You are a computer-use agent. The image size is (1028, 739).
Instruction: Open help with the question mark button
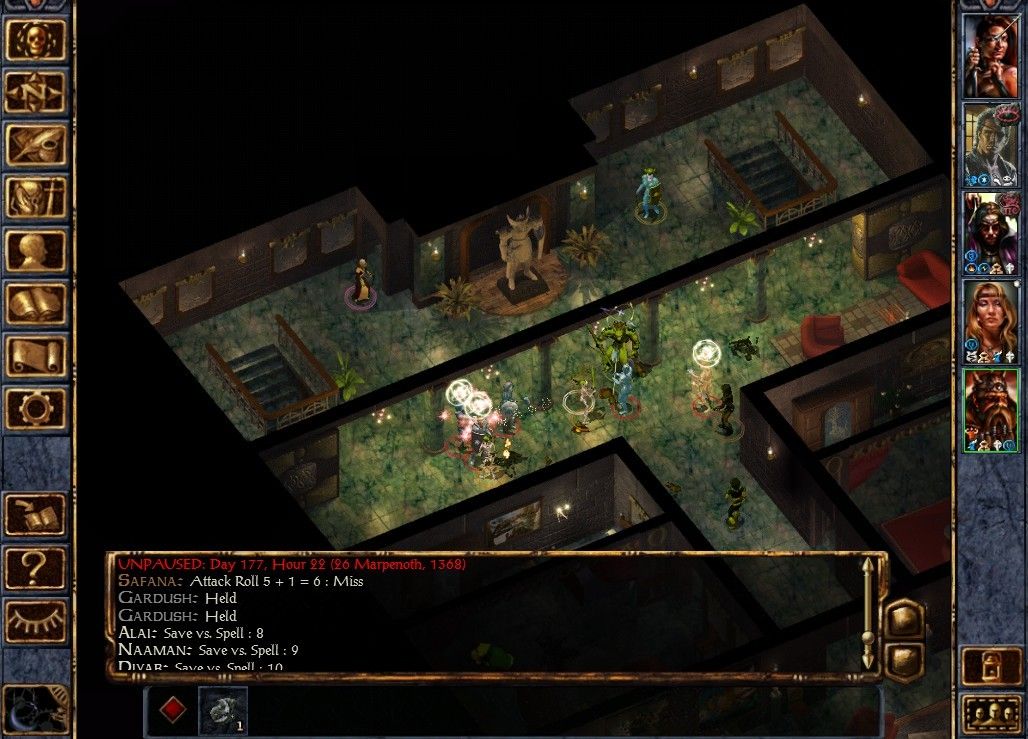tap(36, 568)
